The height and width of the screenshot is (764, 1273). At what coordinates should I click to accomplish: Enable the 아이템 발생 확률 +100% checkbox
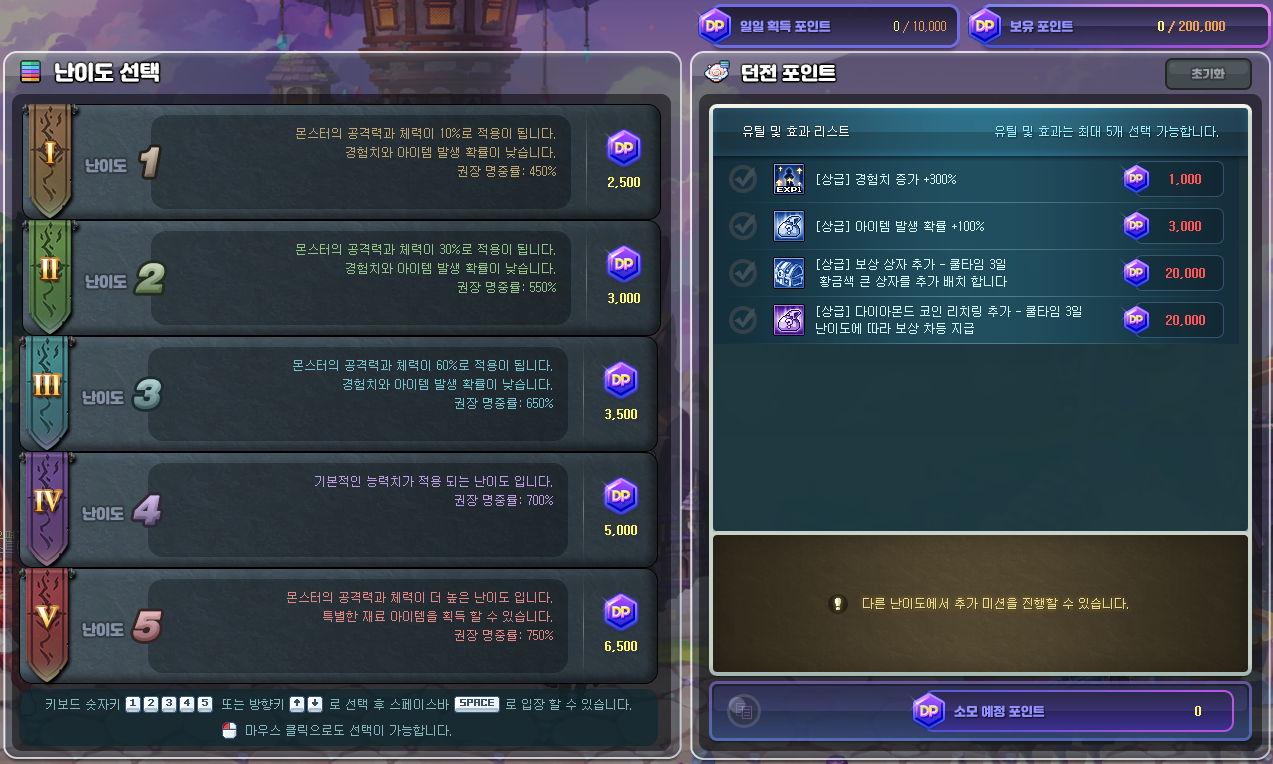(x=743, y=226)
